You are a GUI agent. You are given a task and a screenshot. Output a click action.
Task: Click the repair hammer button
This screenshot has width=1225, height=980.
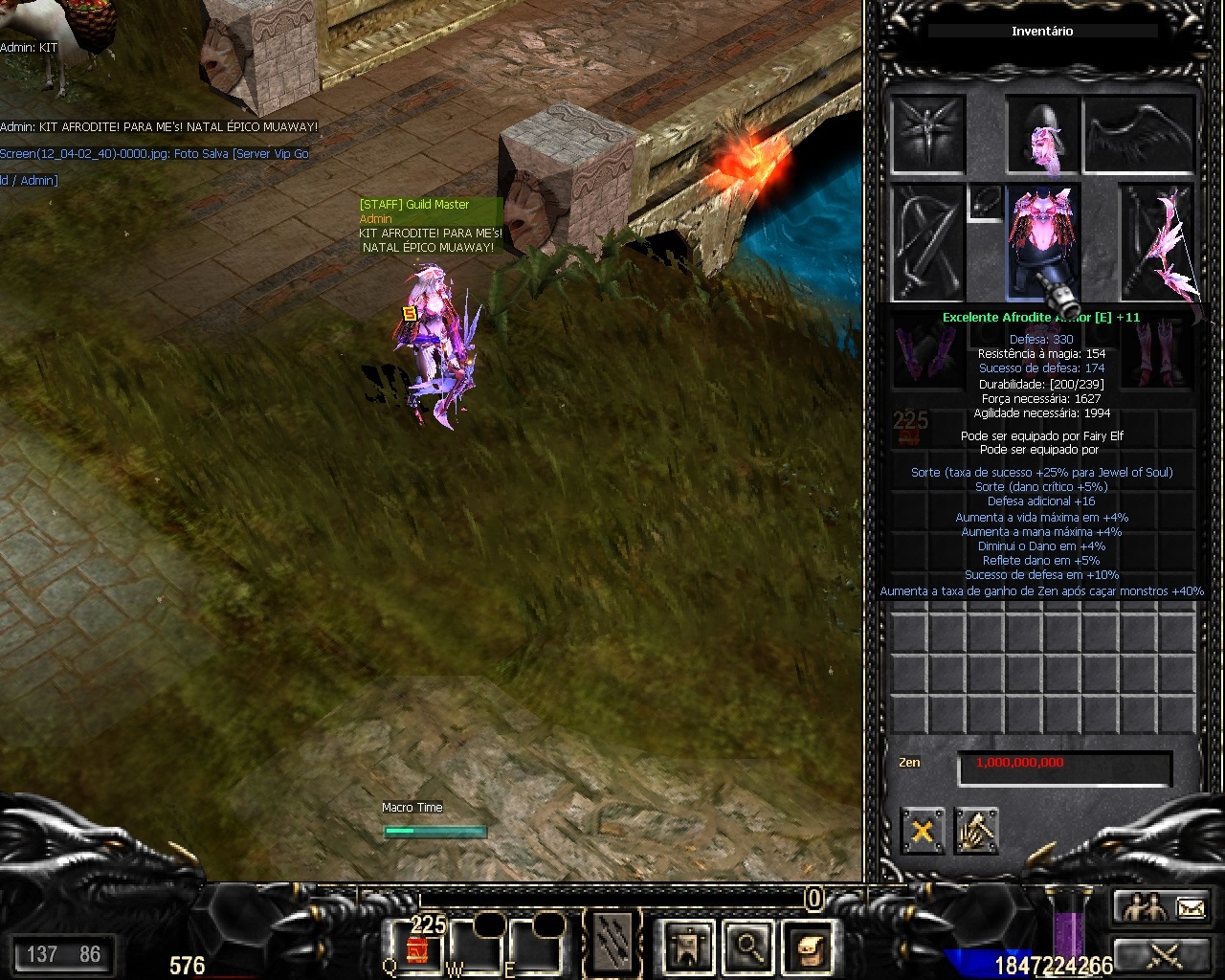[976, 831]
